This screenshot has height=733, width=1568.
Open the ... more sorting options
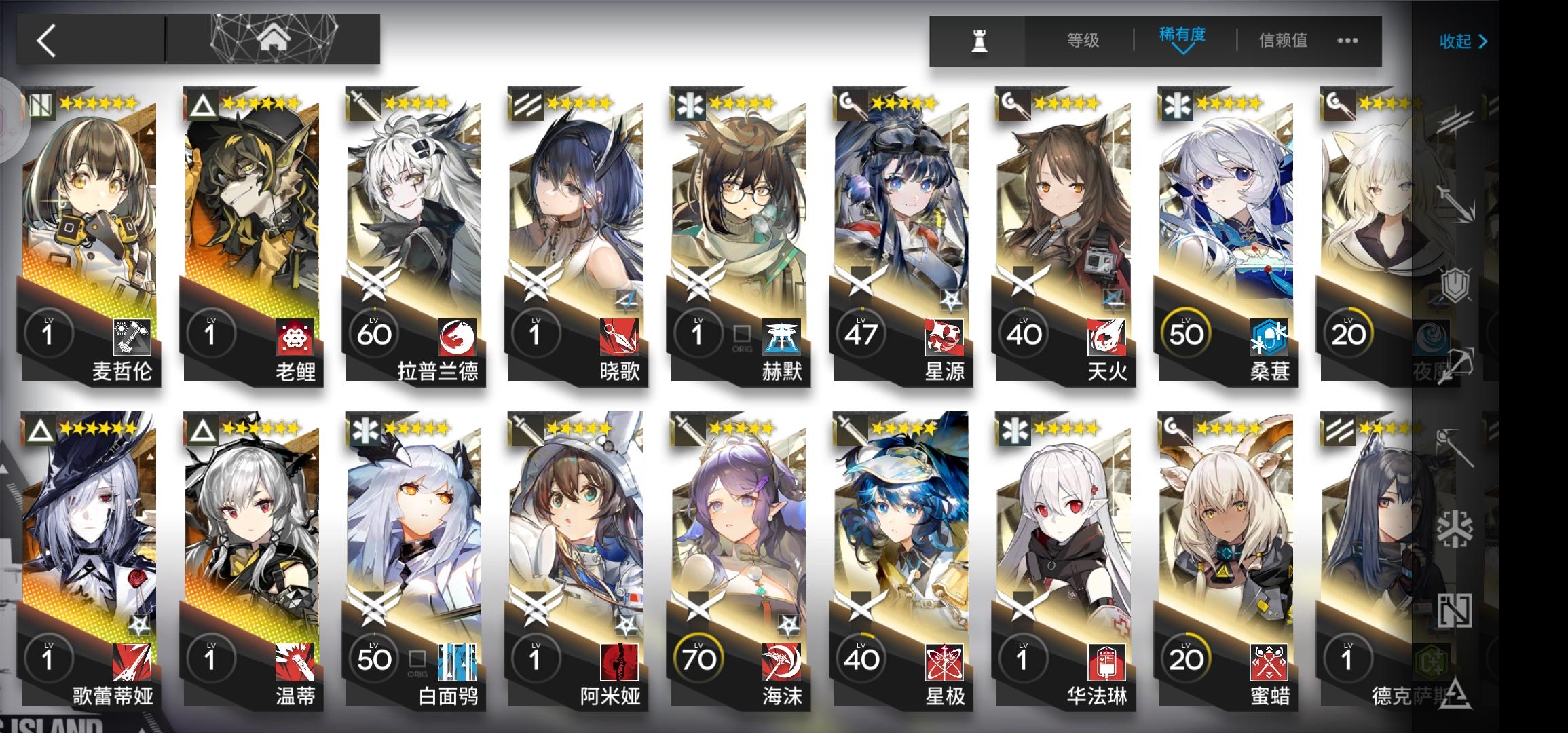pos(1347,41)
